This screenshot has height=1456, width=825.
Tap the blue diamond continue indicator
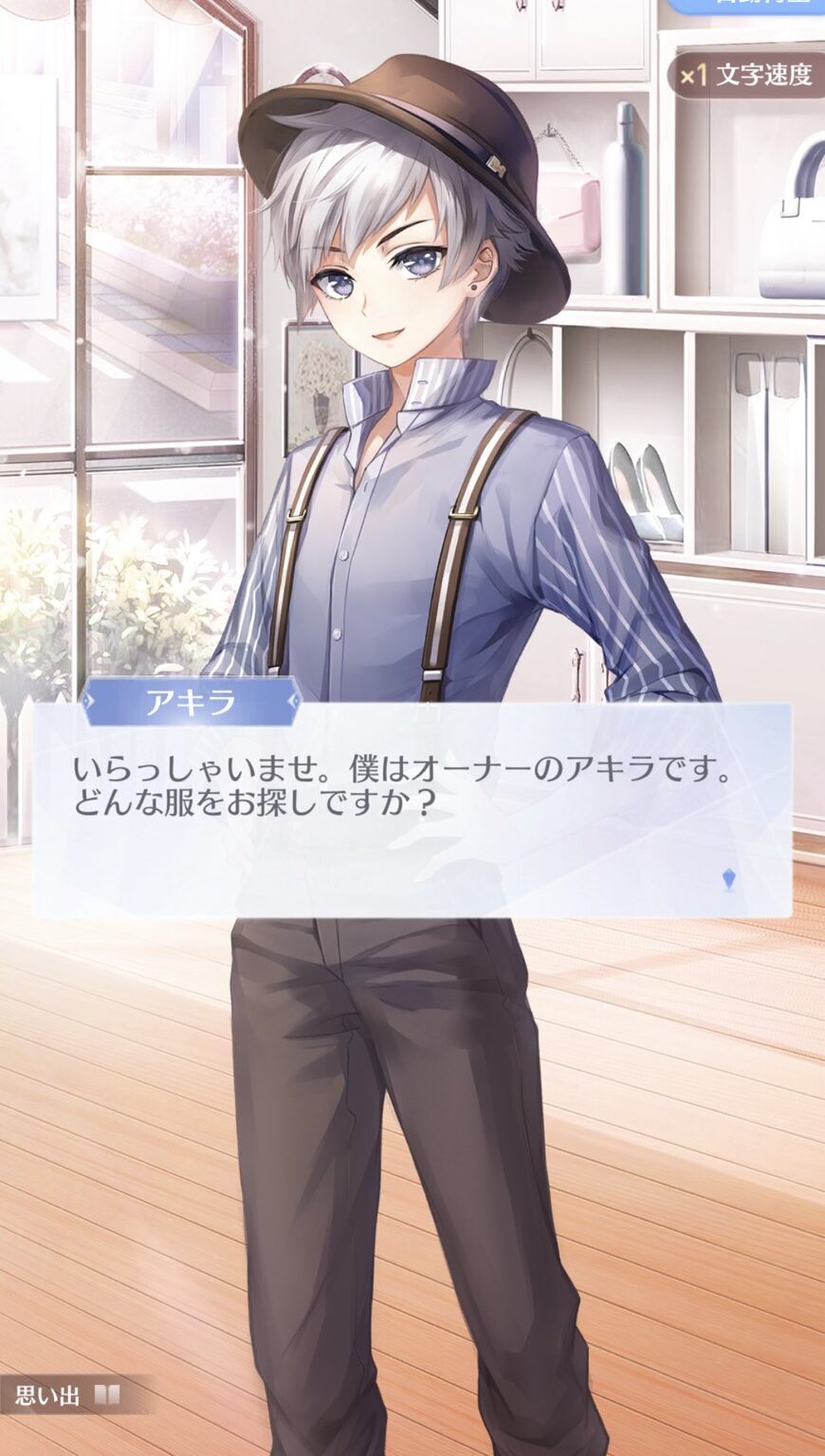tap(728, 879)
